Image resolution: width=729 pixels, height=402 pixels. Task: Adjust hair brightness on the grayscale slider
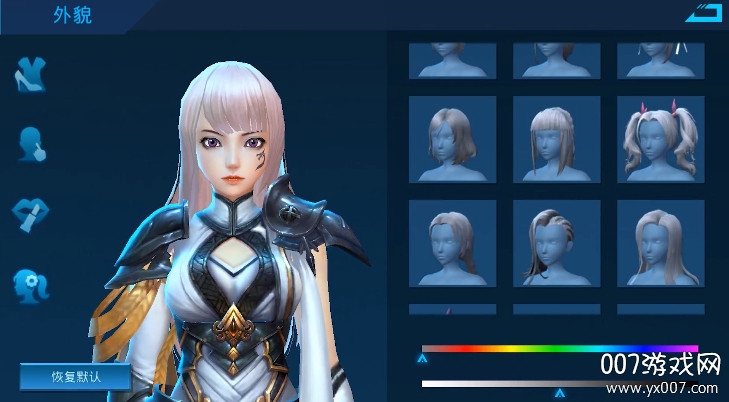[560, 383]
